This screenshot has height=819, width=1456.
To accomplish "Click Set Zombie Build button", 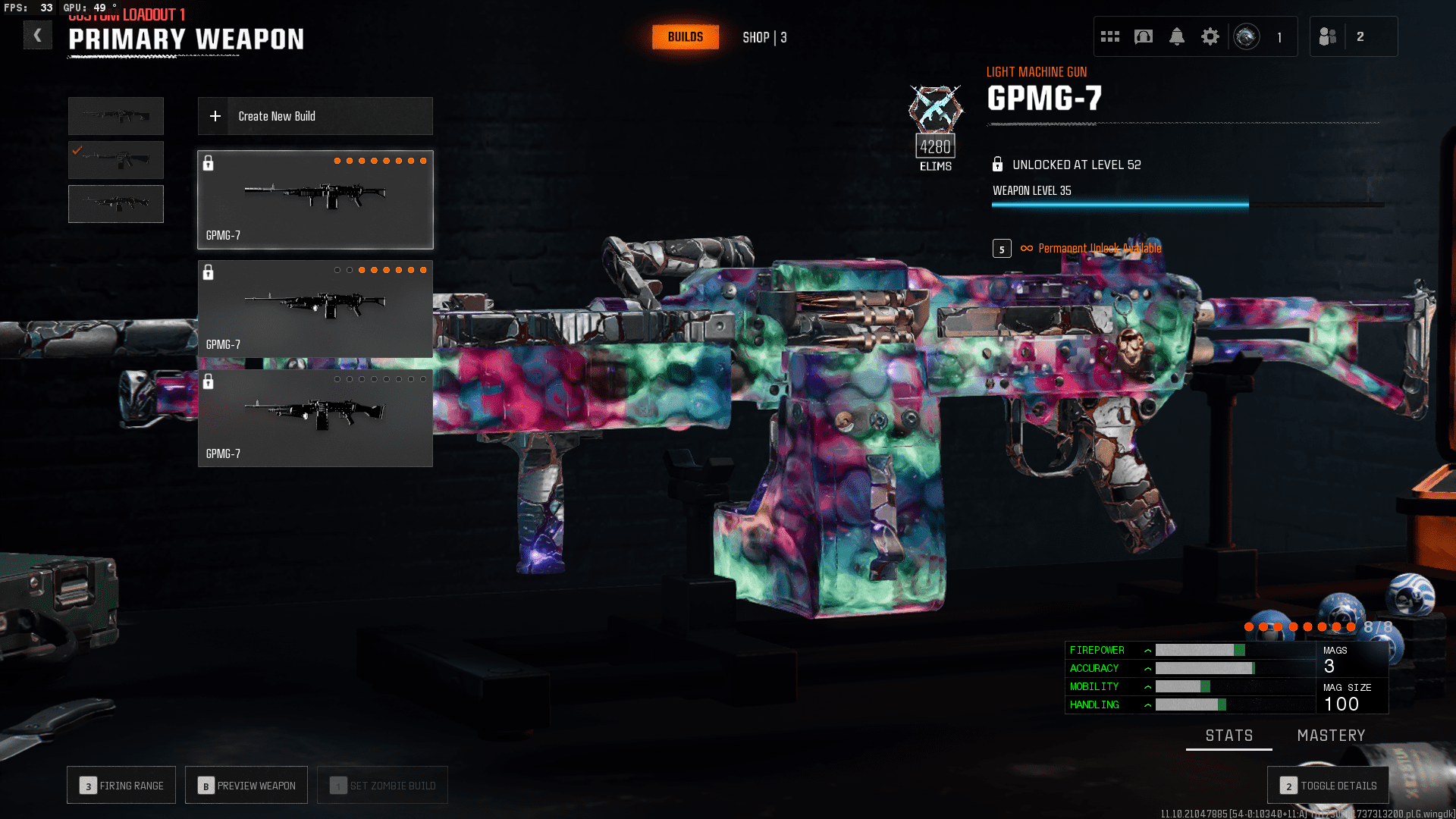I will (x=382, y=786).
